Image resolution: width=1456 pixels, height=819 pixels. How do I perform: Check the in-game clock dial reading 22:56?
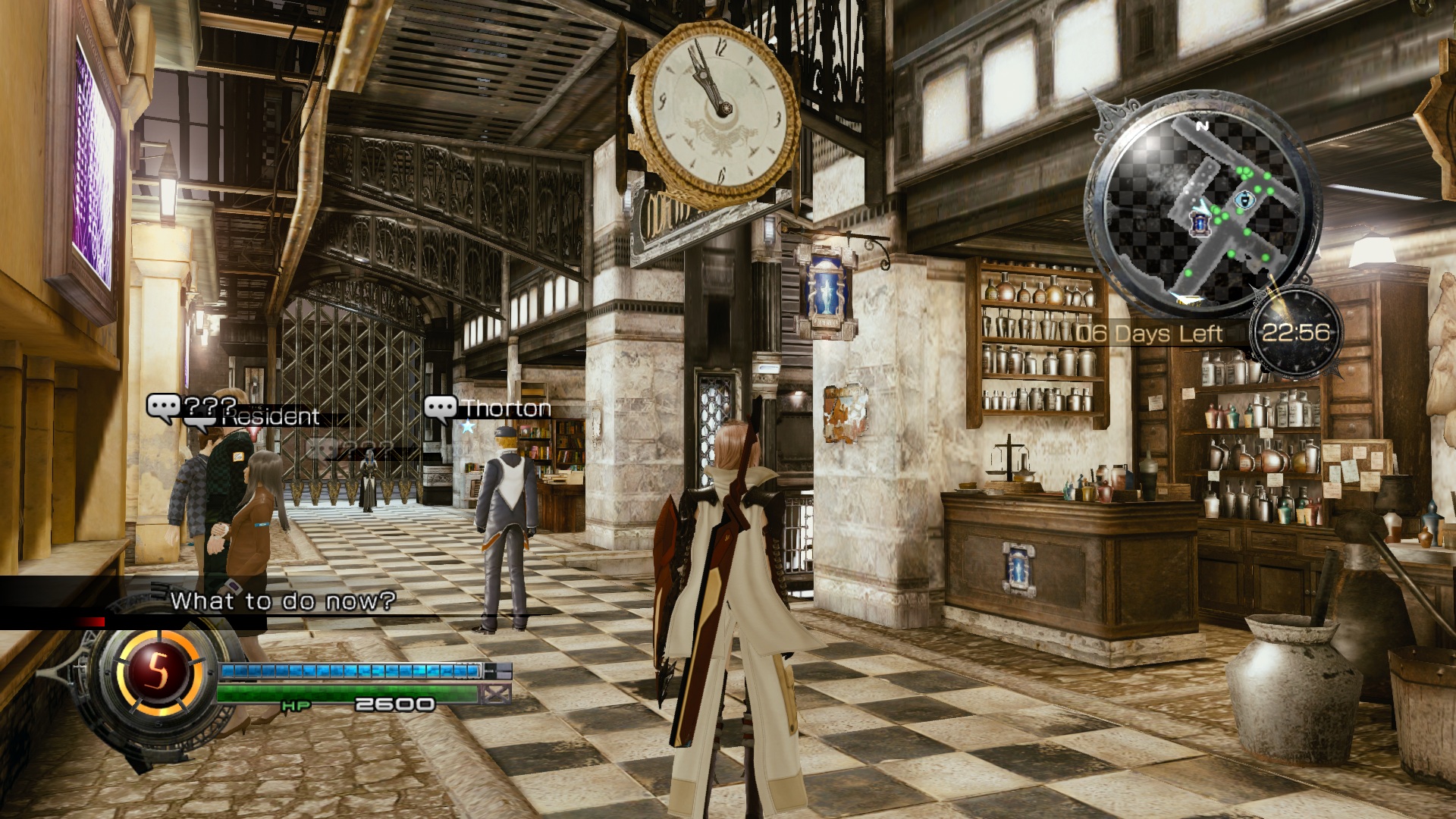tap(1295, 333)
